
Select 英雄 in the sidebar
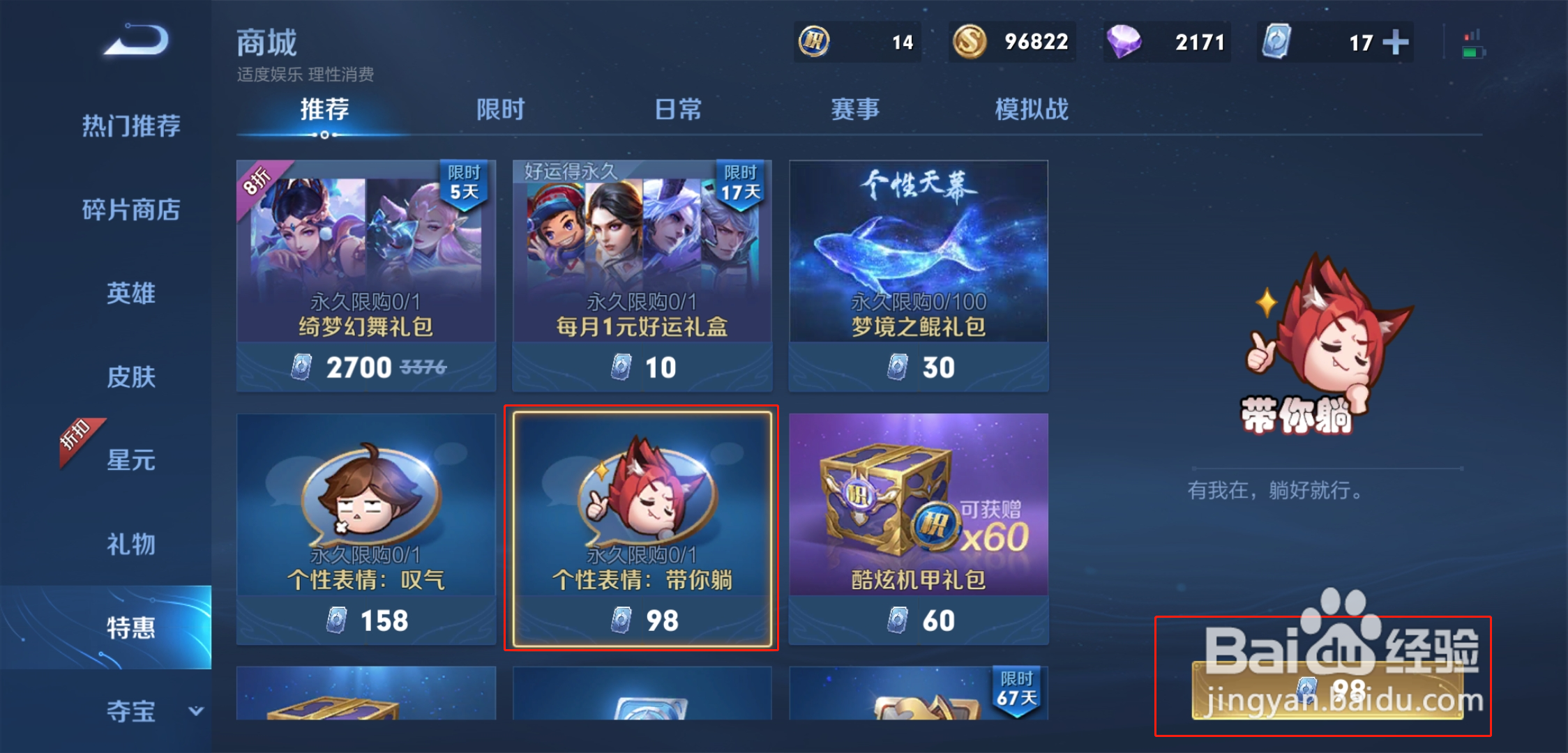tap(131, 294)
